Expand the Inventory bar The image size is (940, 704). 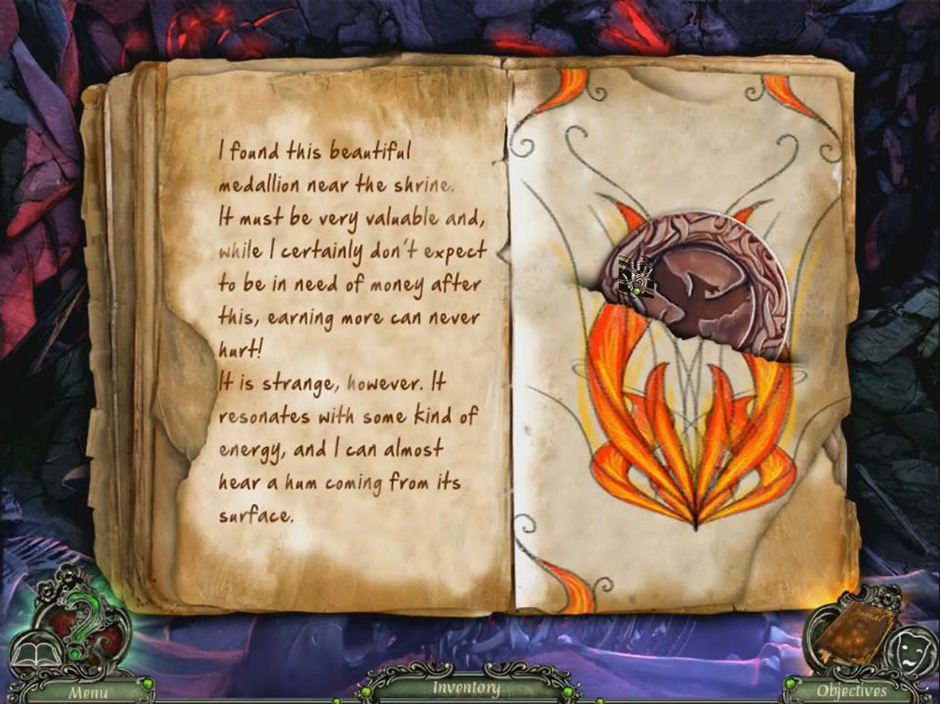(x=466, y=687)
